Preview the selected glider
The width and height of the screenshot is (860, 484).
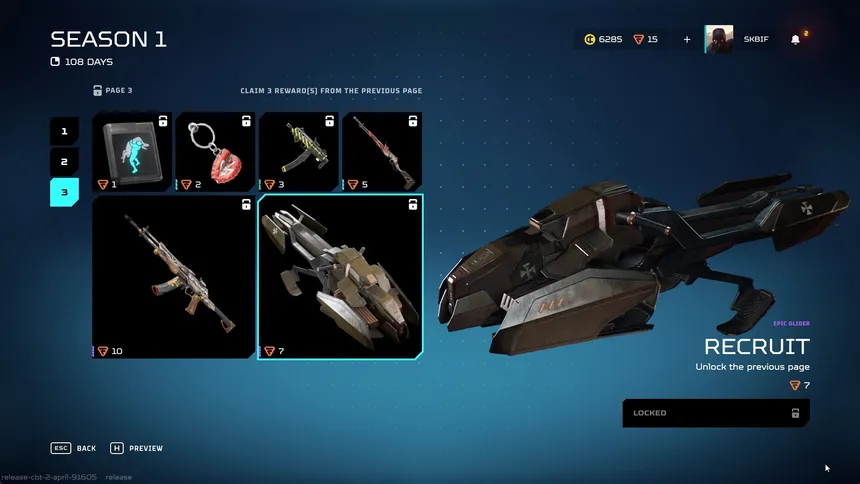(x=137, y=448)
